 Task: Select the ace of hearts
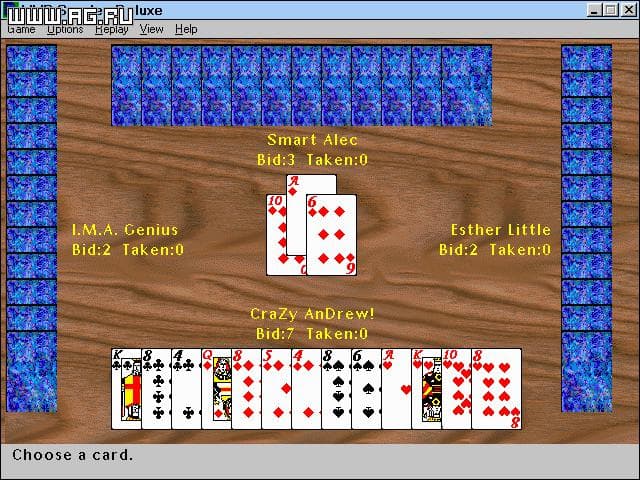[x=395, y=388]
